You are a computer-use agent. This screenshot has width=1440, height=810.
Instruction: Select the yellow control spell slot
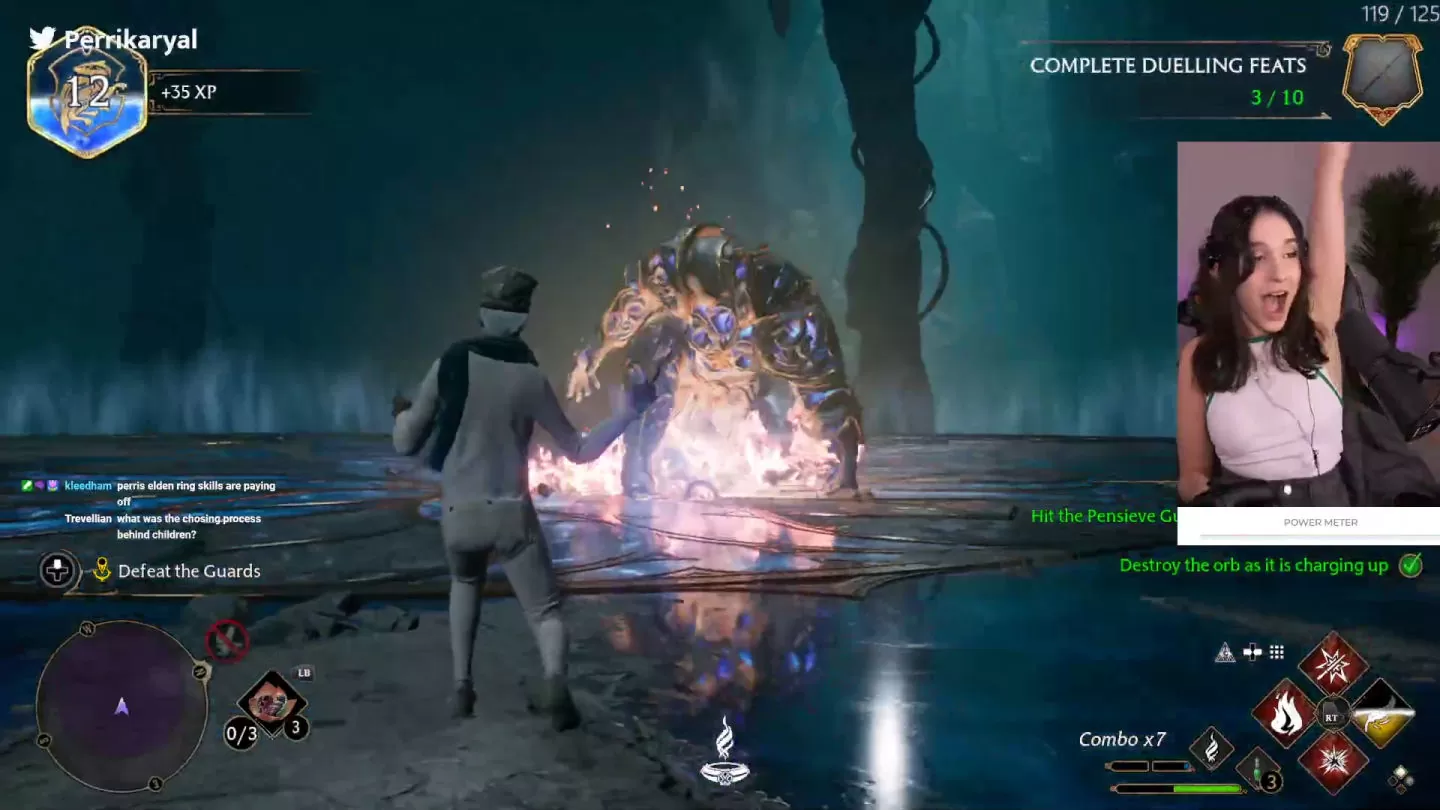[1382, 713]
